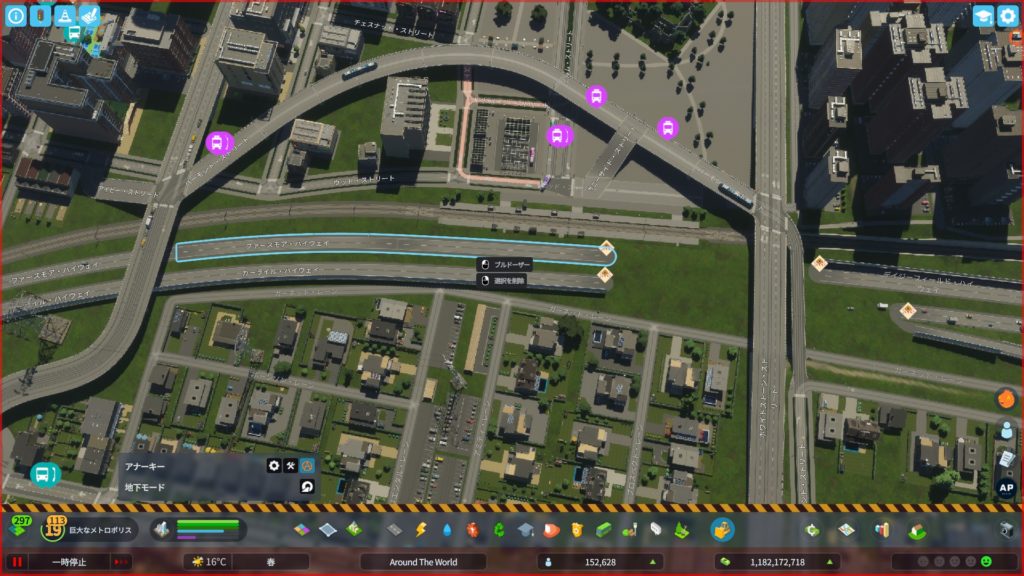Toggle the Anarchy mode icon

(307, 465)
